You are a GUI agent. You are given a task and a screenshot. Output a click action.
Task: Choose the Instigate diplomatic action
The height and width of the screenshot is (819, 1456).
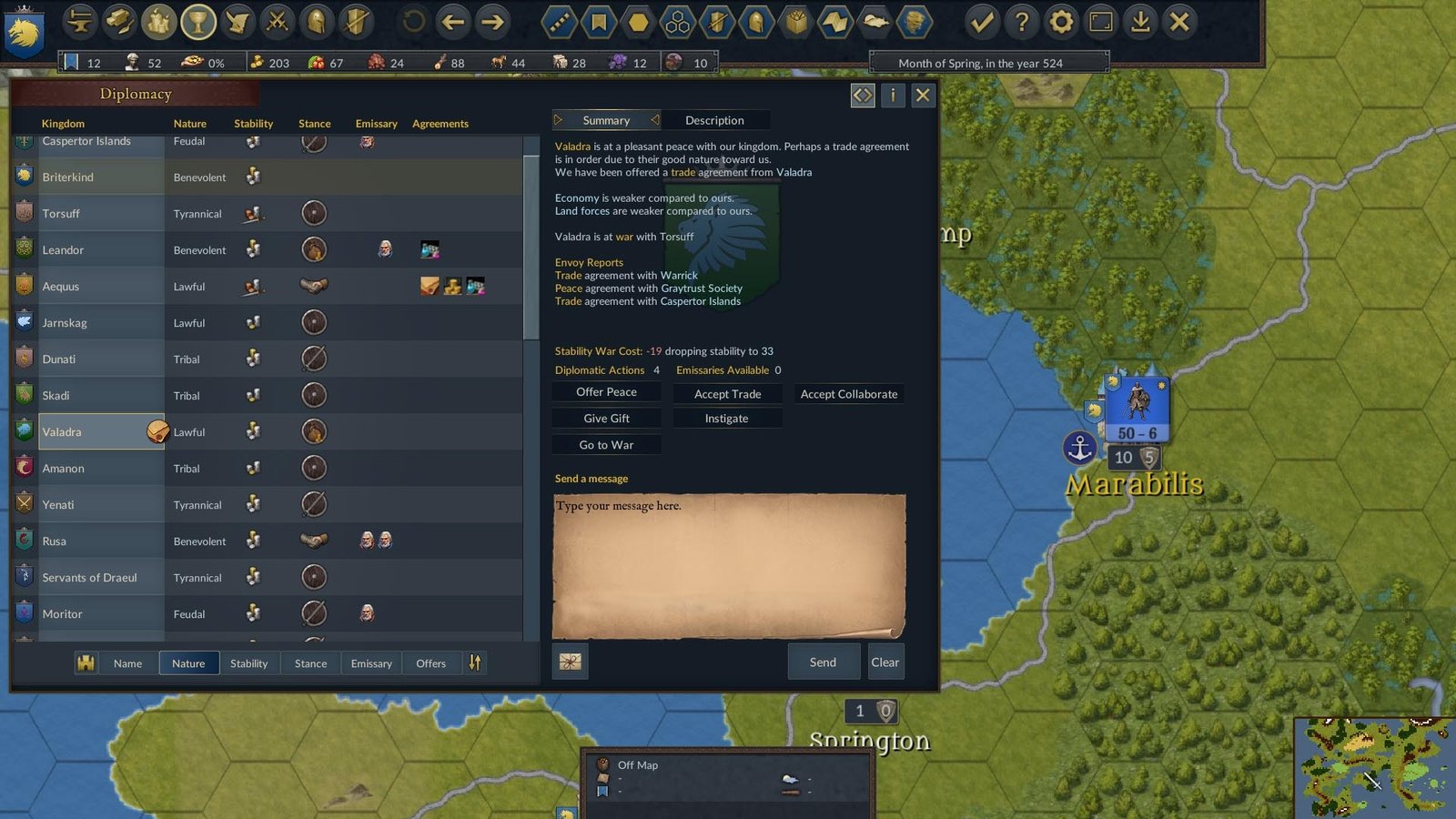pyautogui.click(x=726, y=419)
